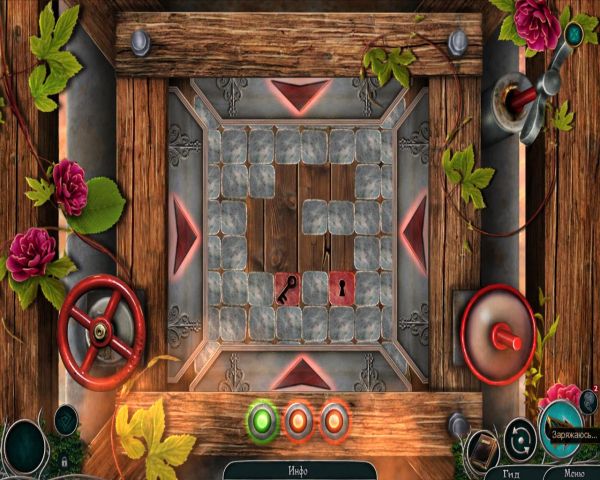Open the journal book icon
Image resolution: width=600 pixels, height=480 pixels.
483,446
